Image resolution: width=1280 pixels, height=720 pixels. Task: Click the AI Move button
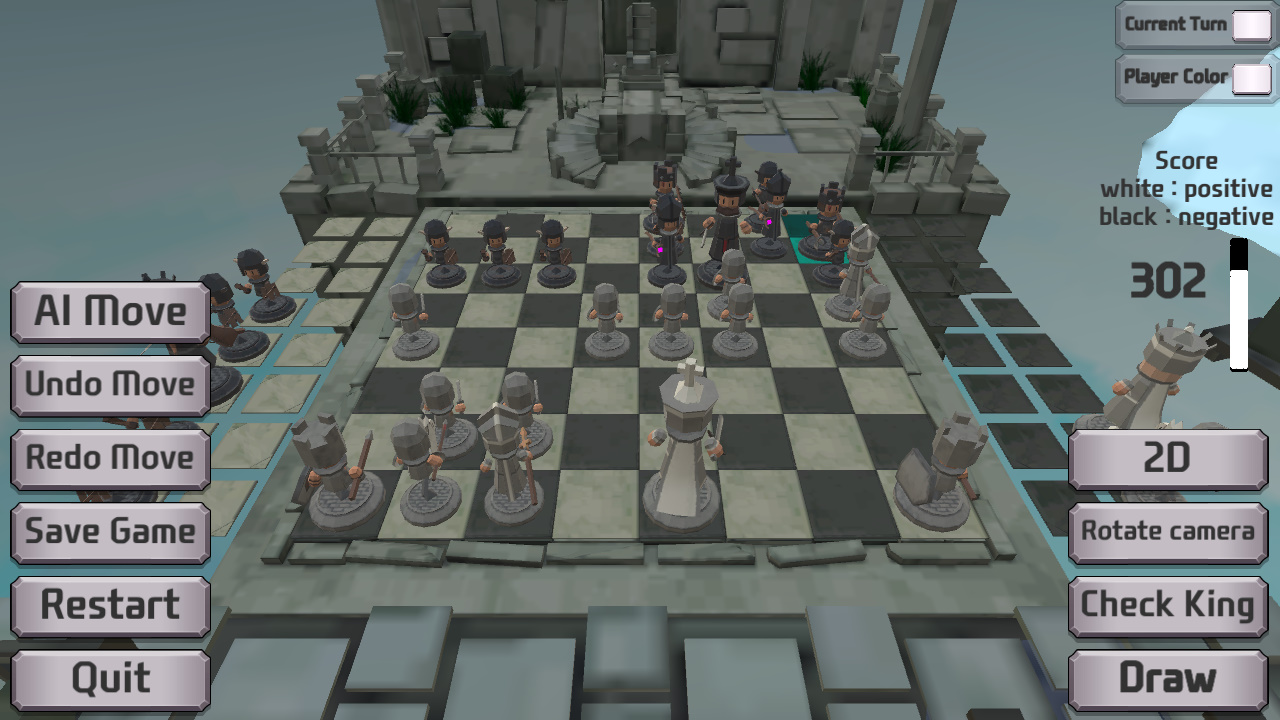(108, 311)
